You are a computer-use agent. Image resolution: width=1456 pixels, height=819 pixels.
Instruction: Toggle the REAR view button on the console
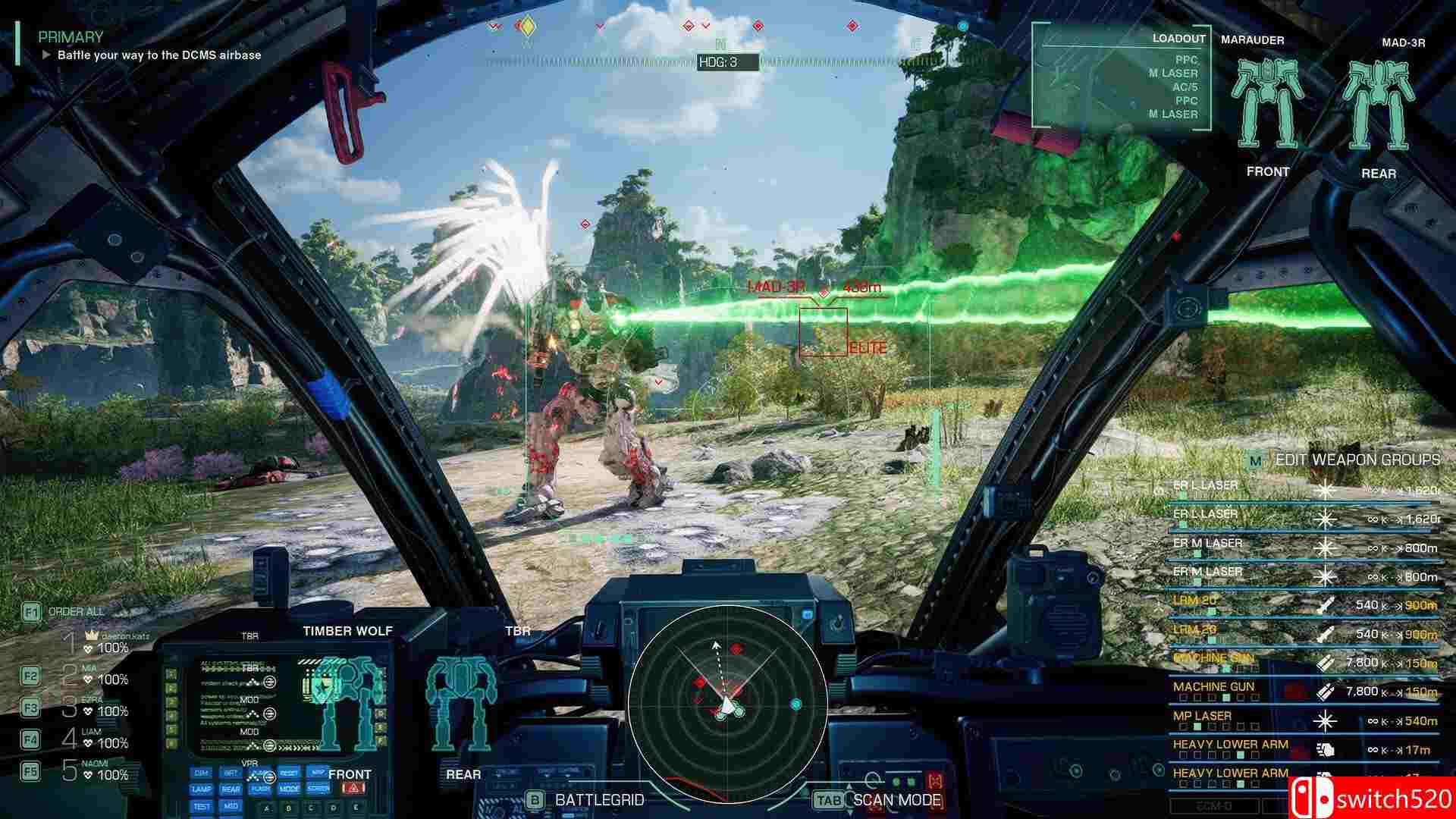(x=231, y=790)
